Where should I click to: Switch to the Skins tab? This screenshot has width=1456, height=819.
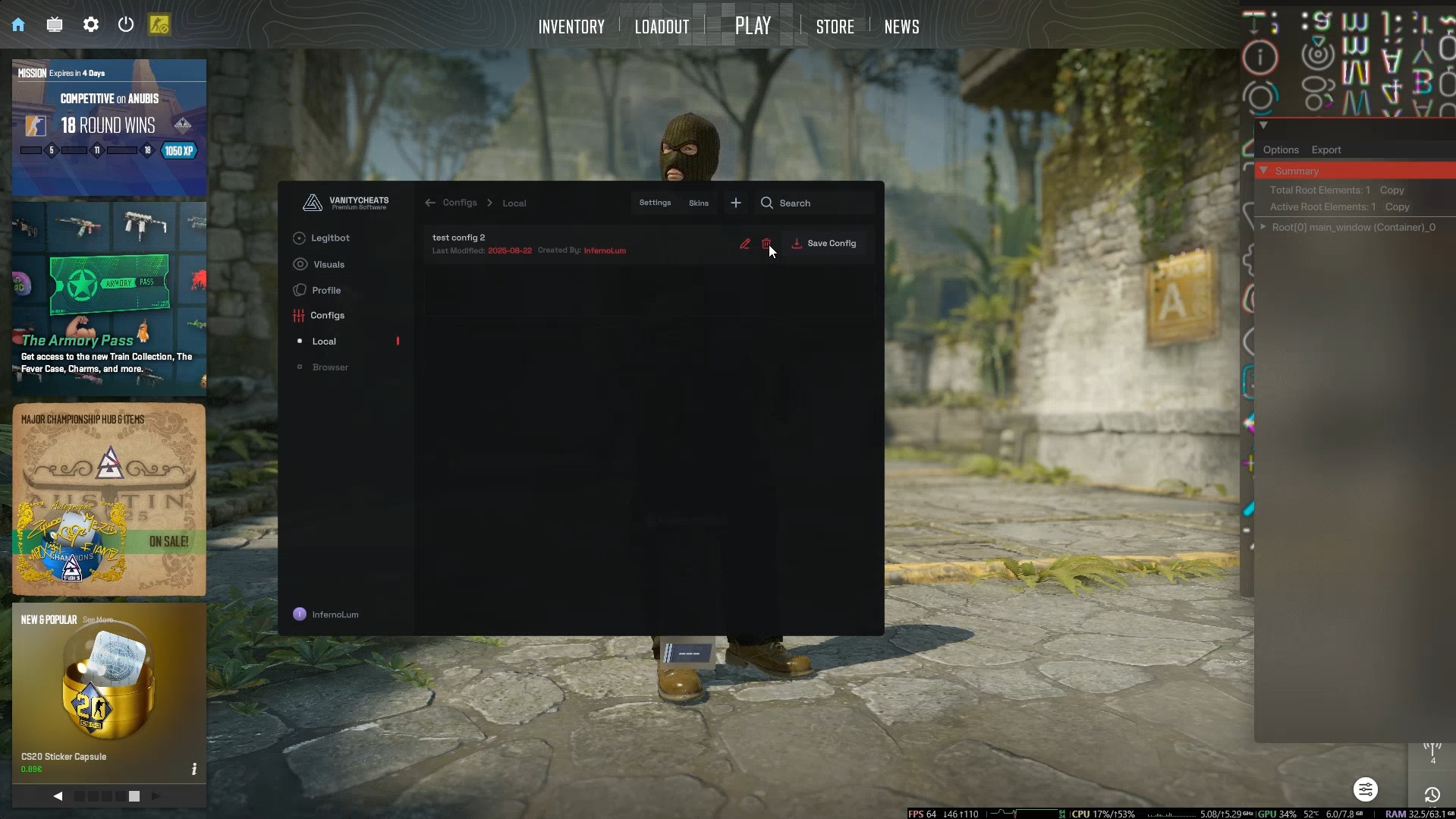pos(698,203)
